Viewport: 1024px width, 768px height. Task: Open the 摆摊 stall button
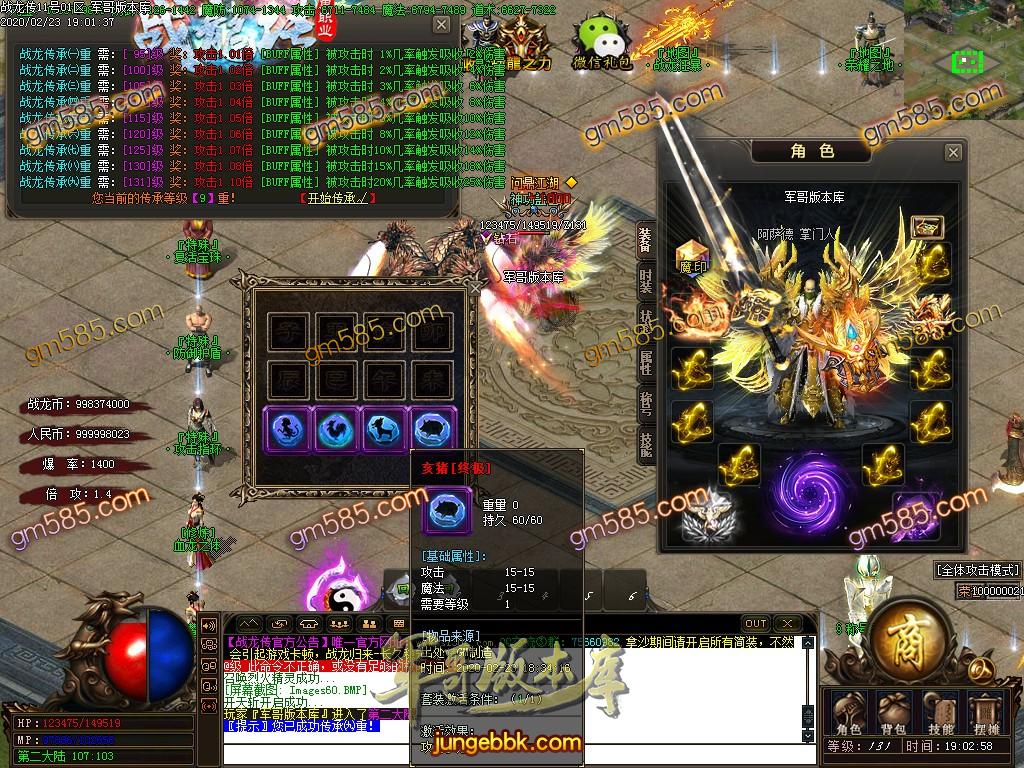pyautogui.click(x=988, y=713)
